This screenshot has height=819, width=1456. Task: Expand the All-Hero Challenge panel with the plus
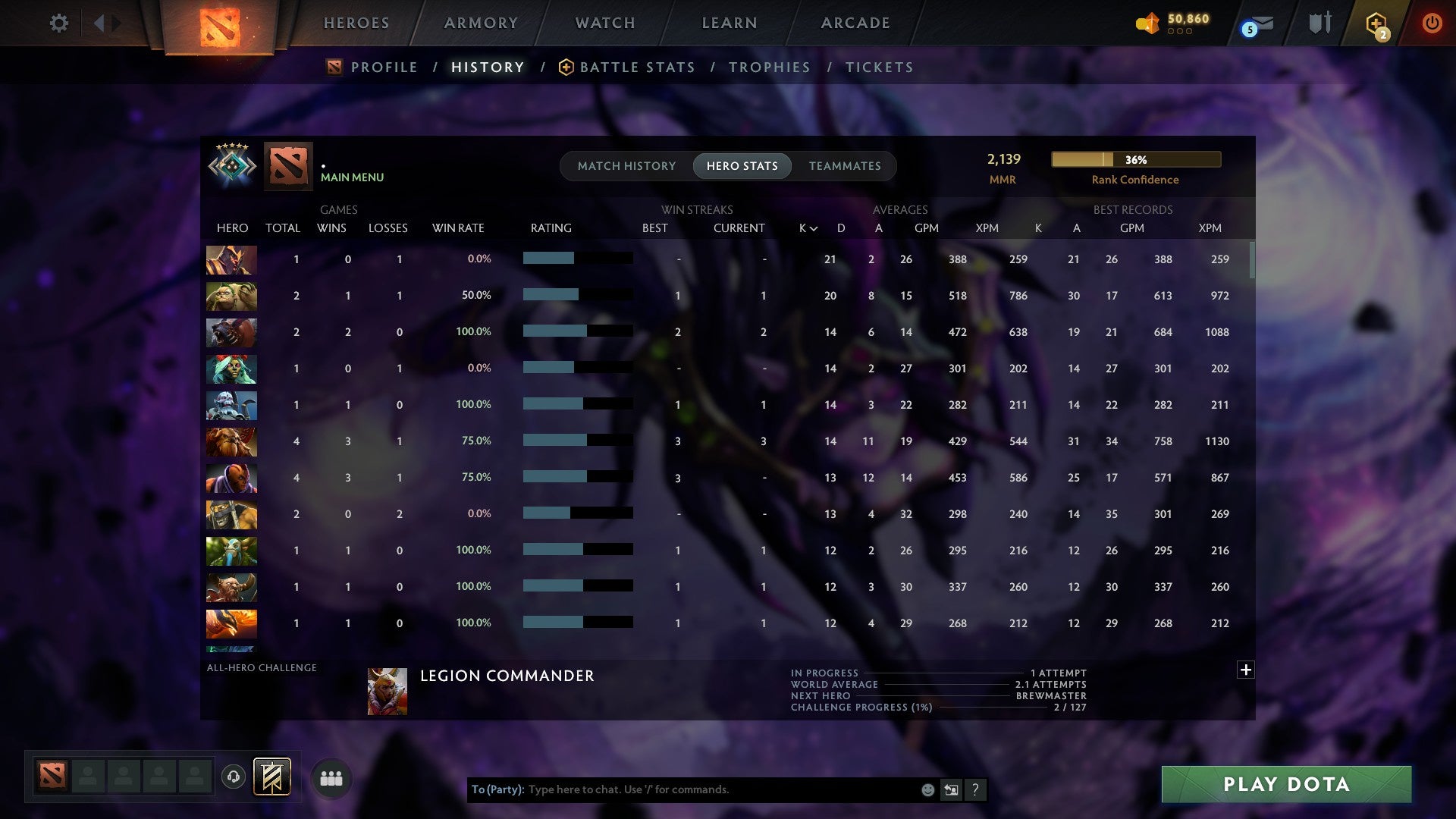[x=1245, y=670]
